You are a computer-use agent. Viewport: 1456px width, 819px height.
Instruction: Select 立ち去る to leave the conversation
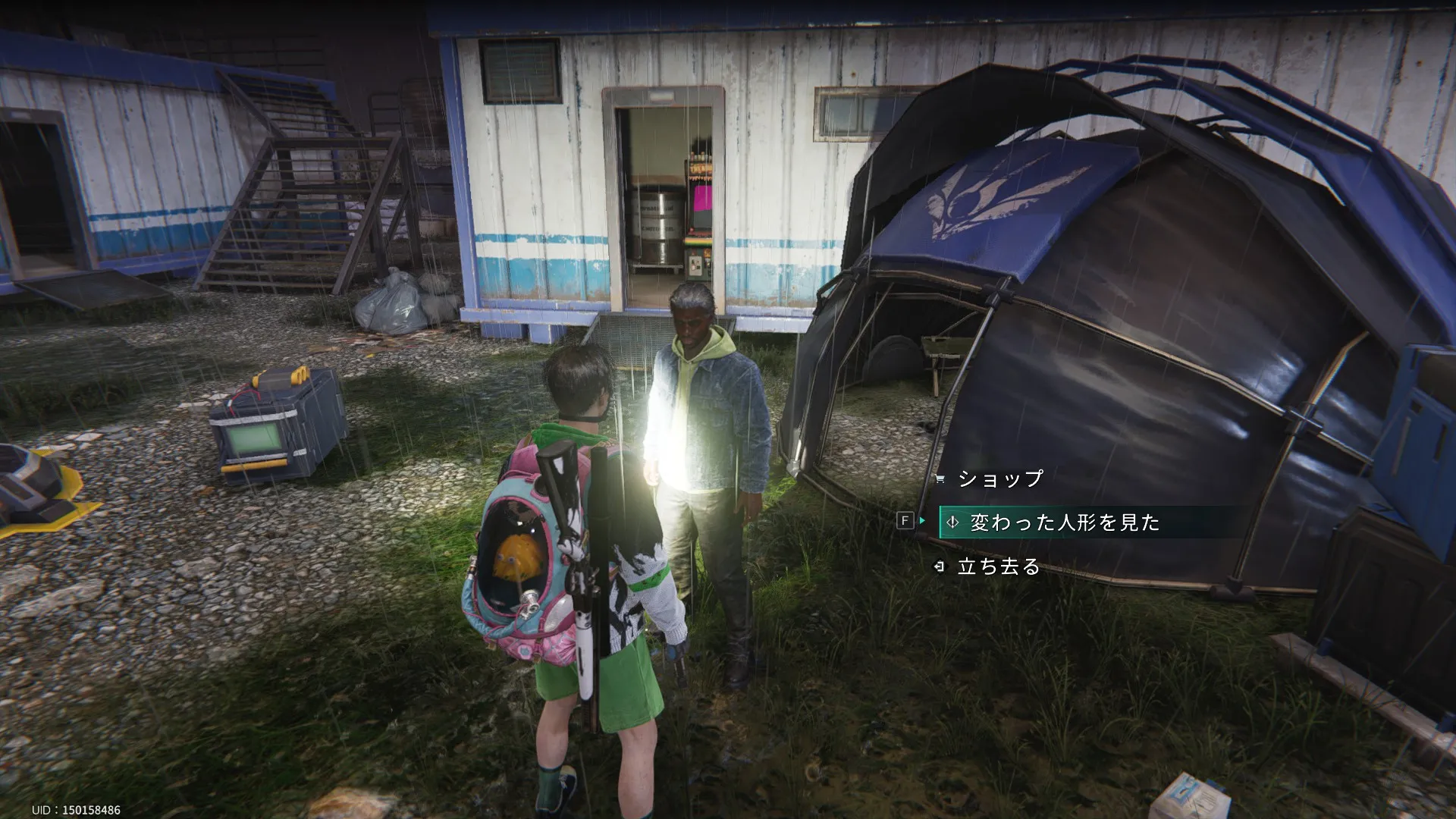(998, 566)
